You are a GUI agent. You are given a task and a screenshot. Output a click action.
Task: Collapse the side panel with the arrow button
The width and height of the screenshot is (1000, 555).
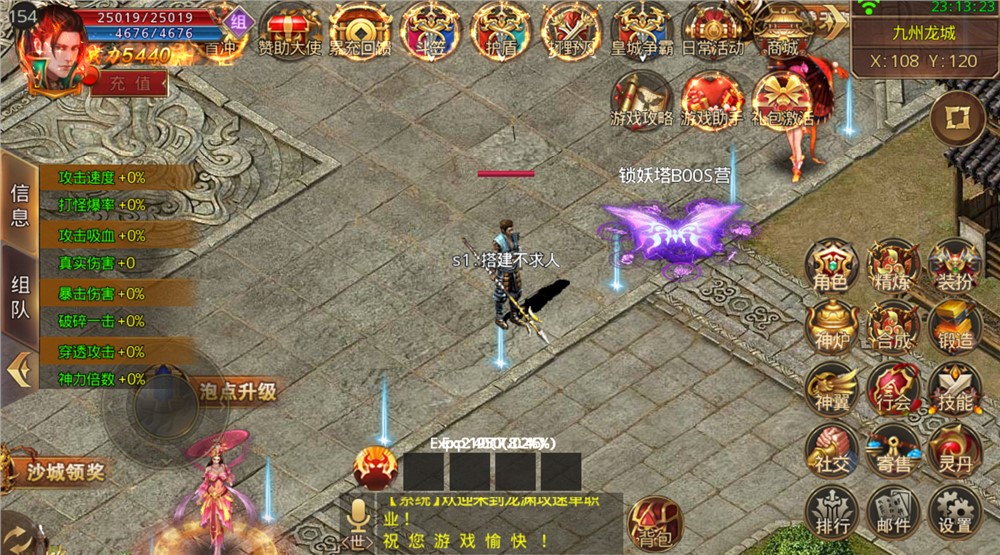17,371
